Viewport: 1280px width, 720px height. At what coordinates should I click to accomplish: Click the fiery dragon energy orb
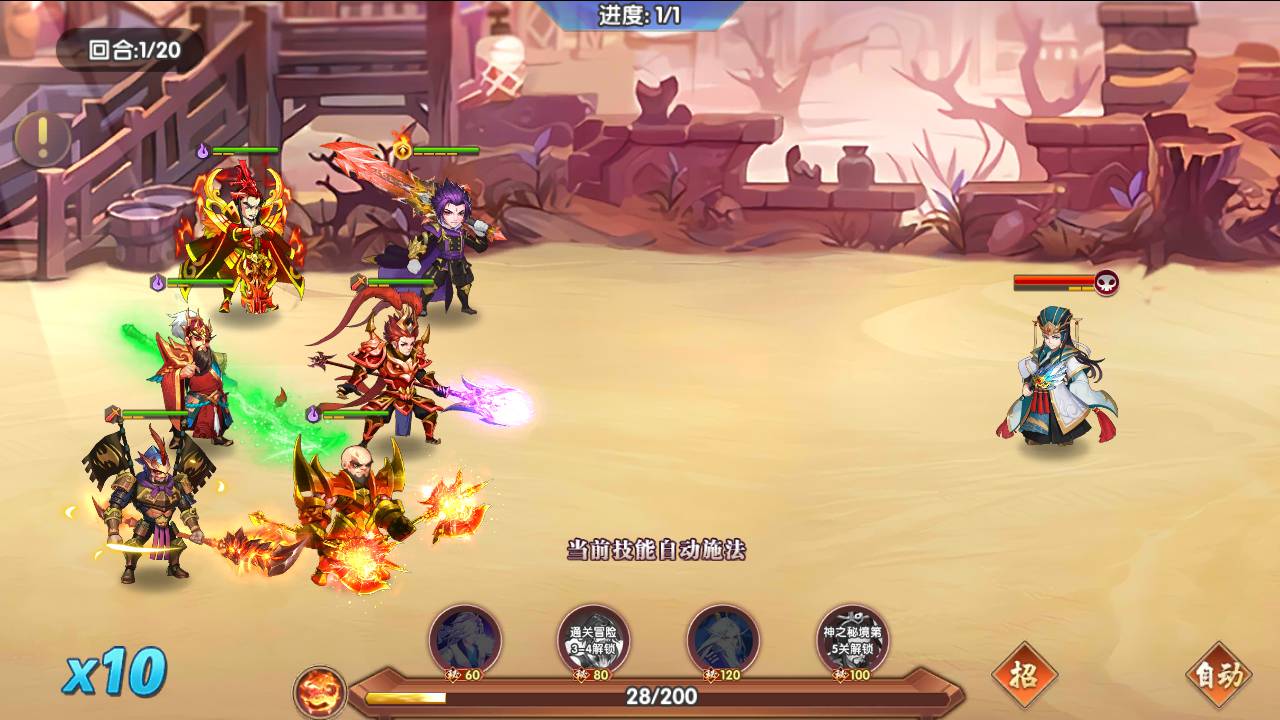[x=320, y=692]
